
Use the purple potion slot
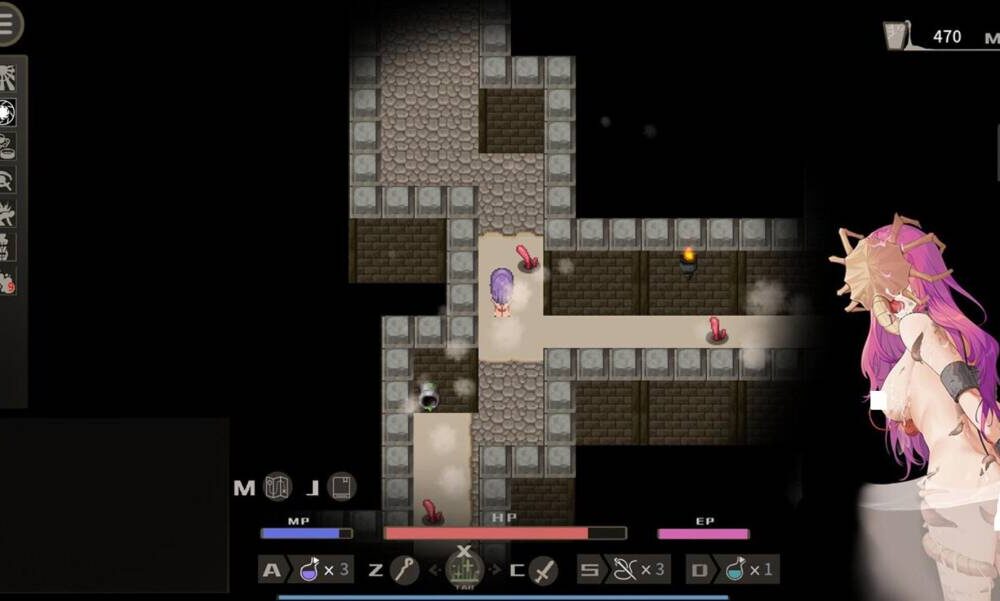coord(310,570)
